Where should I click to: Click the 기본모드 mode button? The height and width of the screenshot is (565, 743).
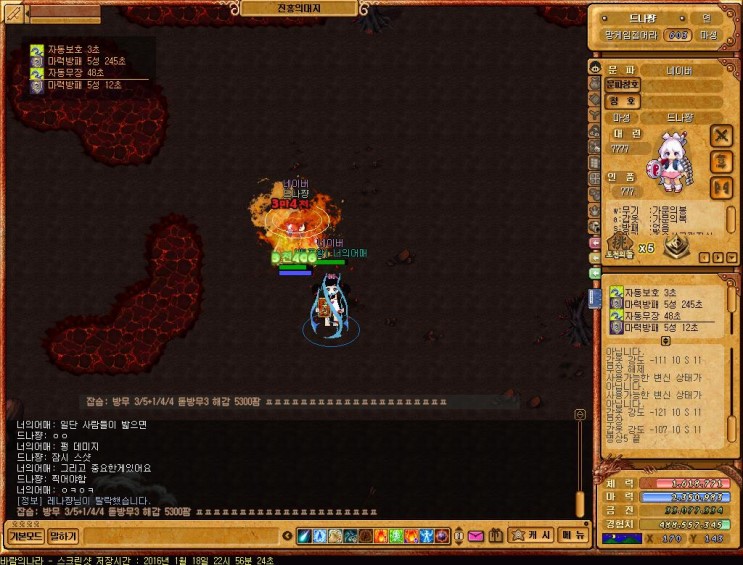click(23, 537)
